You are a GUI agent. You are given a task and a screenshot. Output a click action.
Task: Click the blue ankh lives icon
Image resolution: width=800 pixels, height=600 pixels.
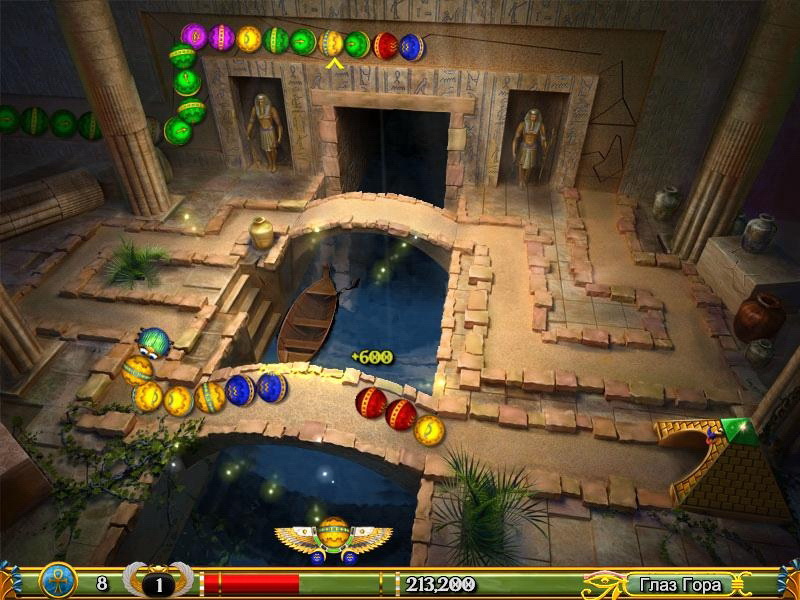(x=58, y=582)
